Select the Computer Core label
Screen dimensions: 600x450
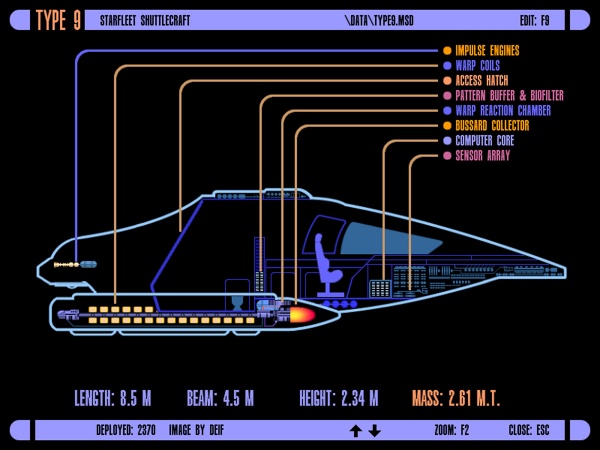tap(484, 141)
